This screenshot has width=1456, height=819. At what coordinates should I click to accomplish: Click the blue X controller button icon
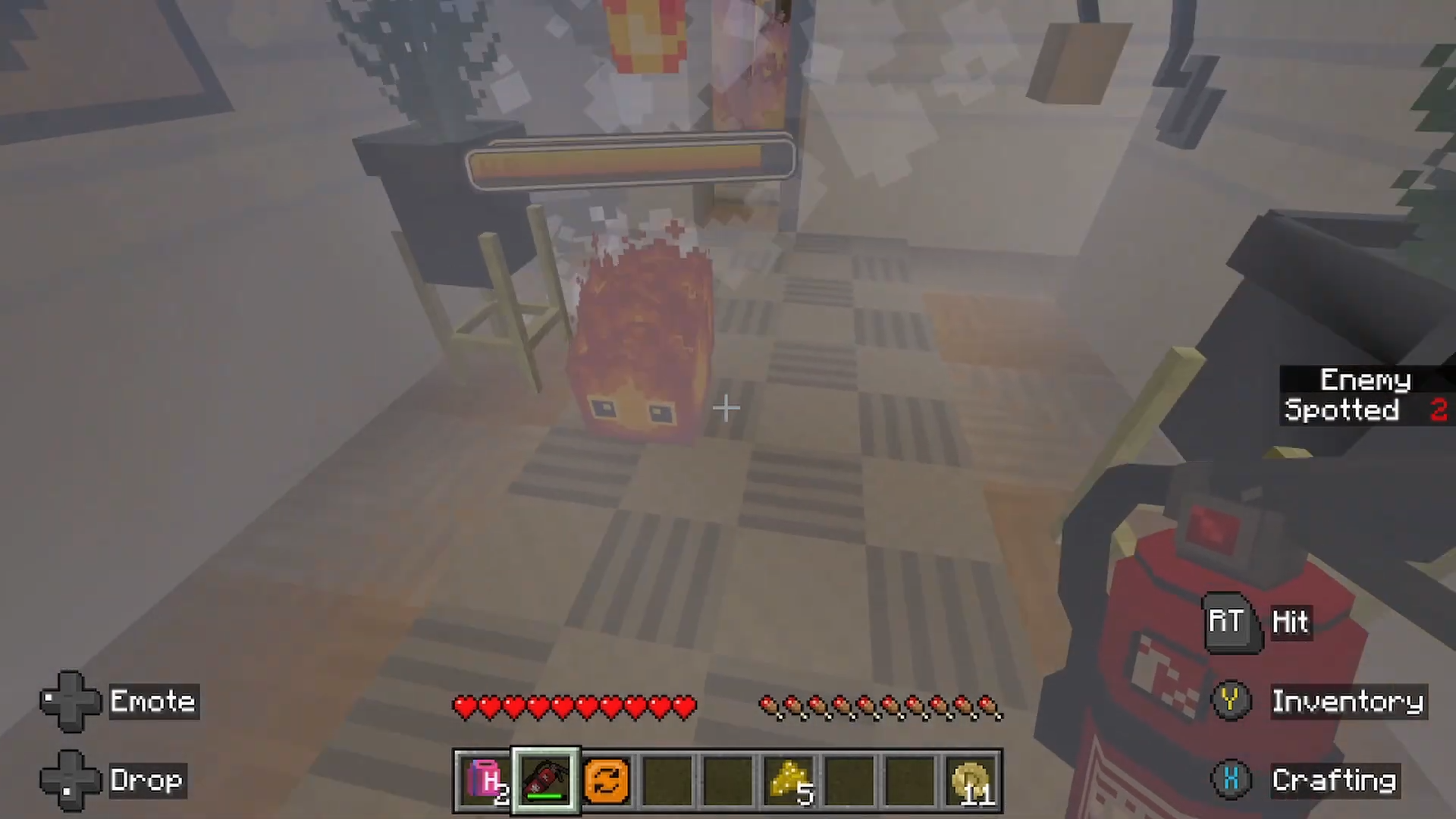[1233, 780]
